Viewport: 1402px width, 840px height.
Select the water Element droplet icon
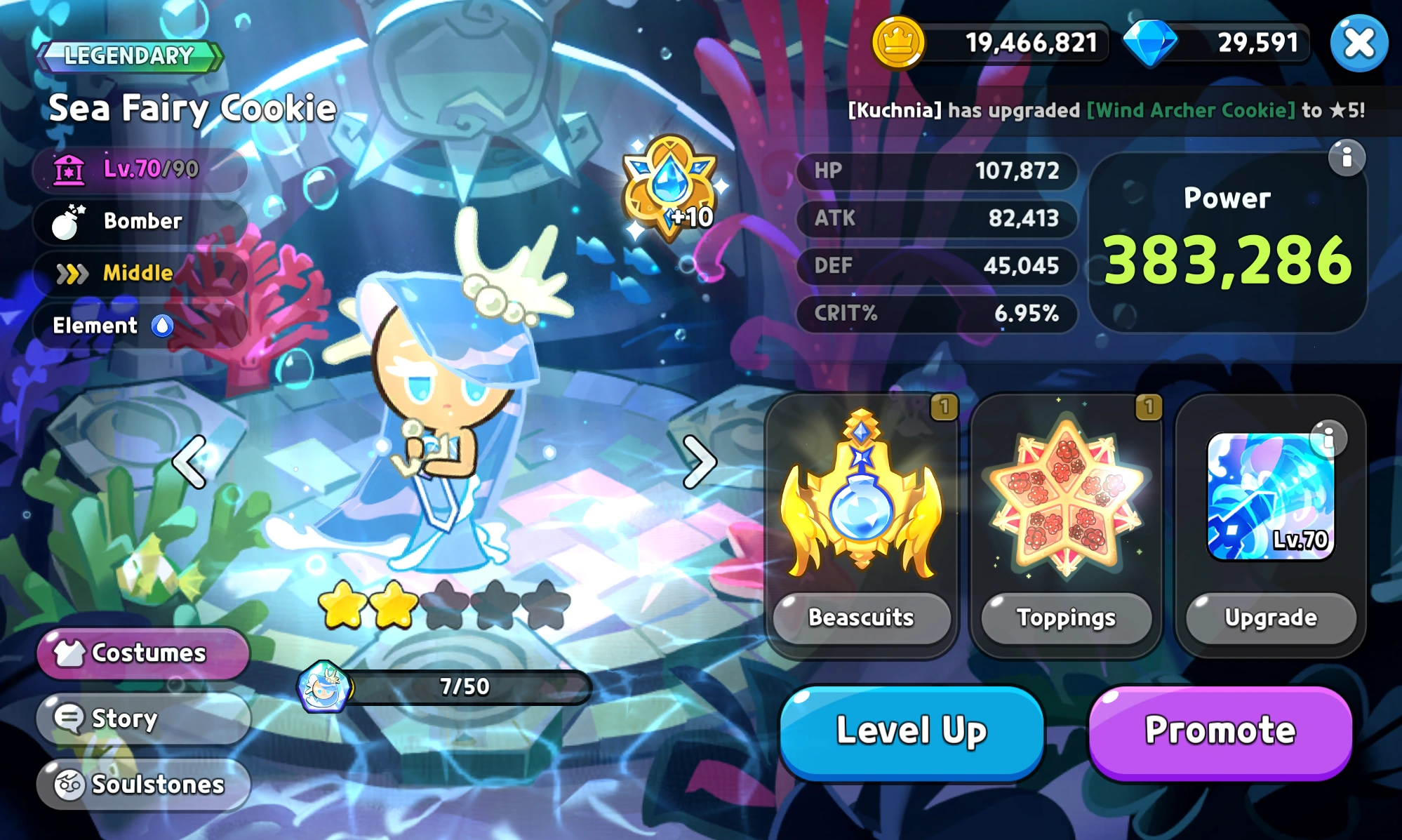point(163,326)
